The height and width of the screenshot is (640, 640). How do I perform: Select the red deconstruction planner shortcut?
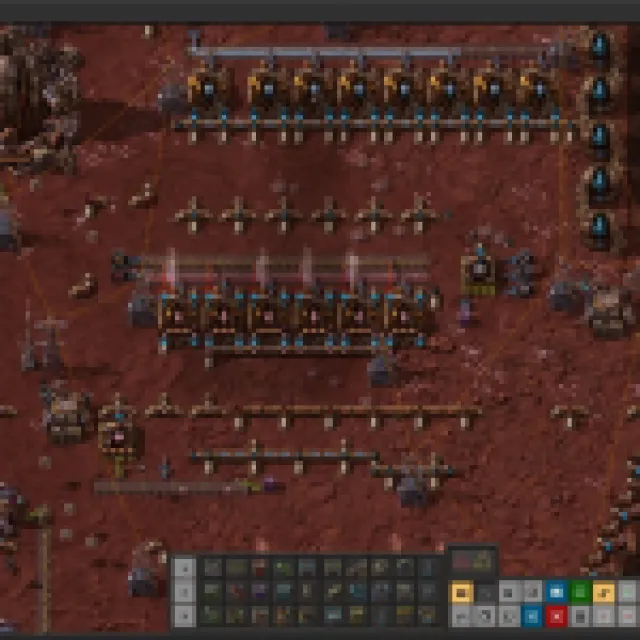pos(557,615)
